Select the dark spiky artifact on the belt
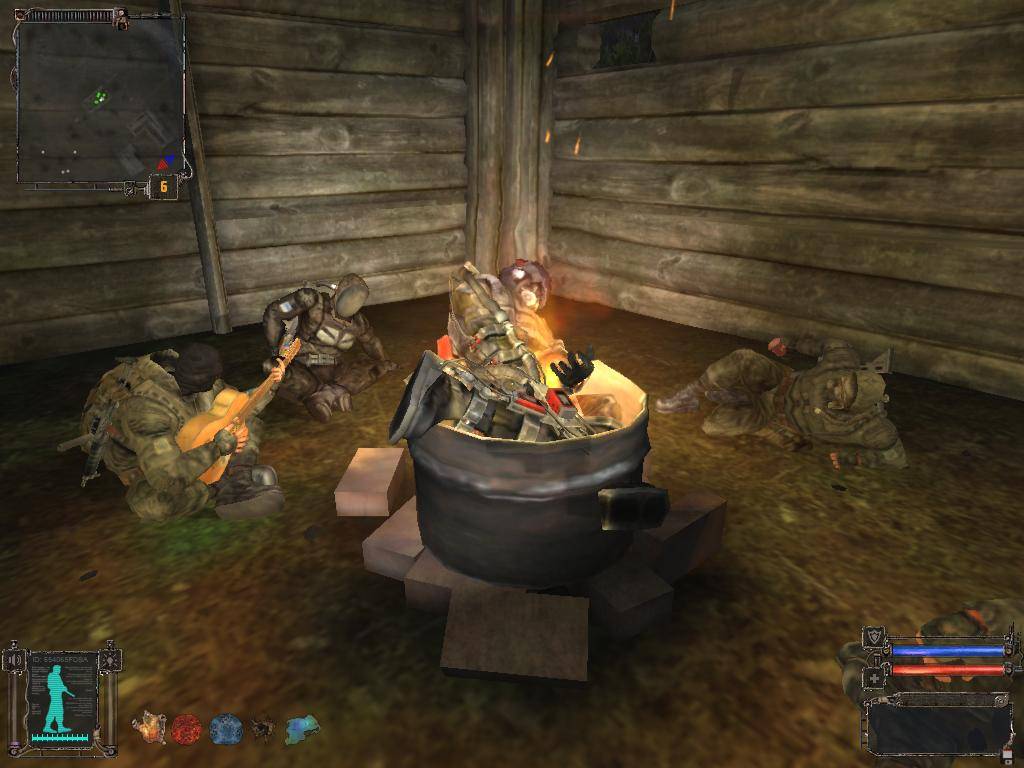The image size is (1024, 768). (265, 729)
